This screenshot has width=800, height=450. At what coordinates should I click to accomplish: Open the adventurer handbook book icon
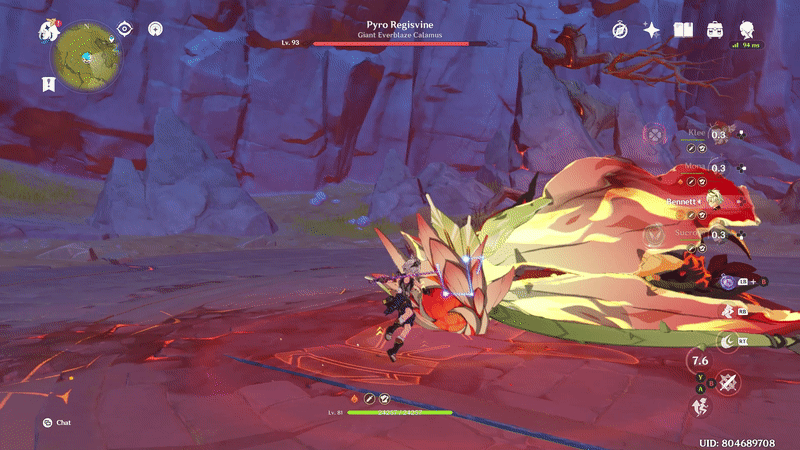click(x=684, y=30)
